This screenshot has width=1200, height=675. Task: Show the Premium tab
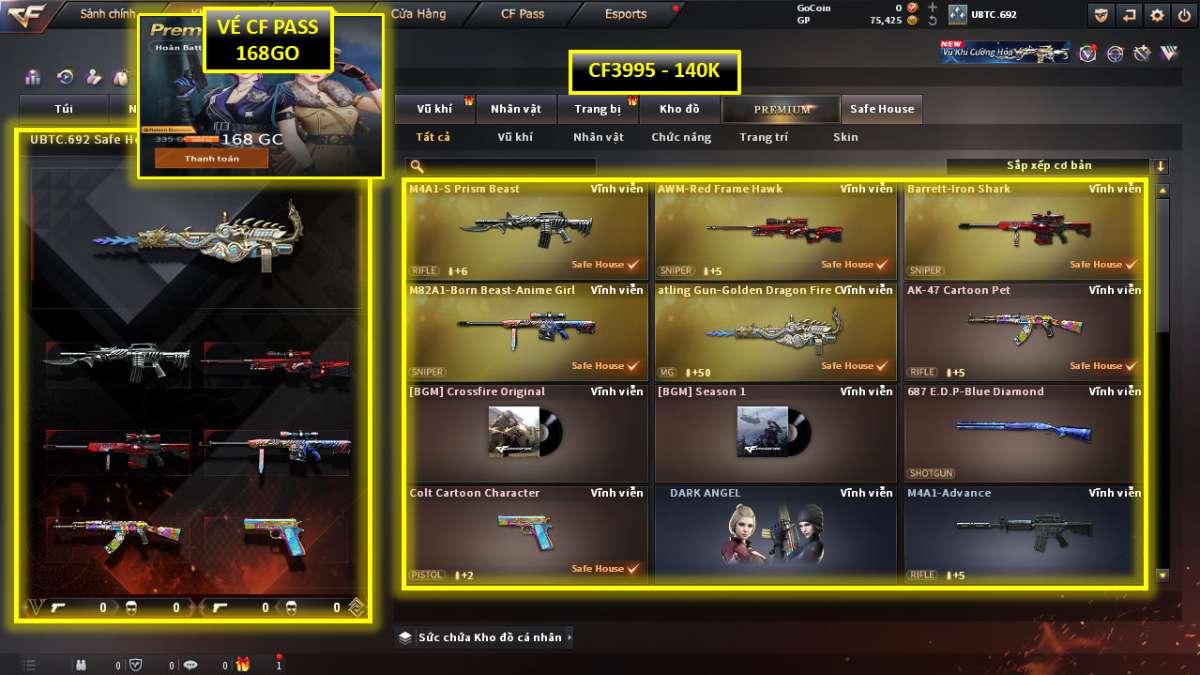tap(782, 109)
